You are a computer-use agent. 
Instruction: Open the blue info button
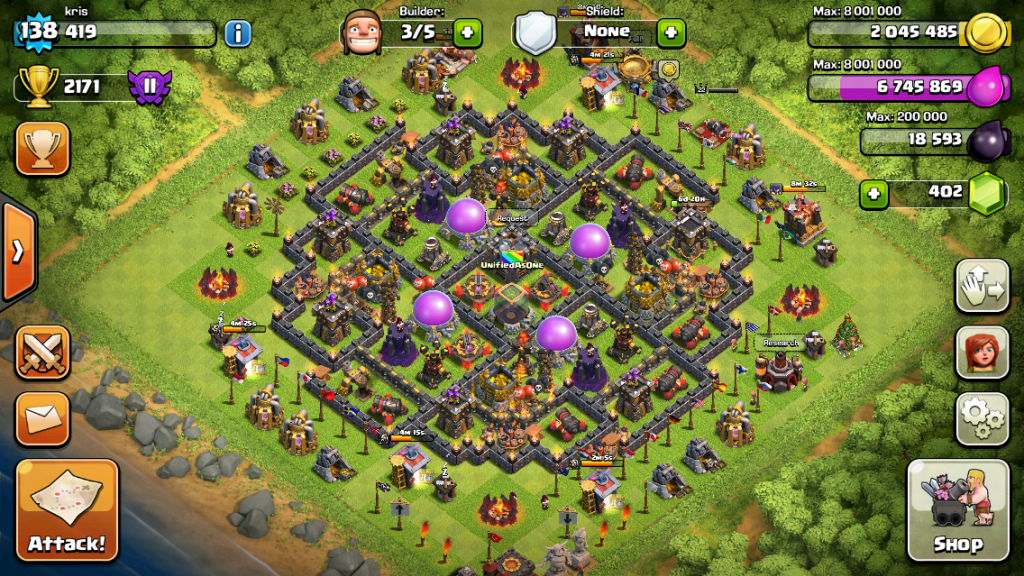[x=237, y=33]
